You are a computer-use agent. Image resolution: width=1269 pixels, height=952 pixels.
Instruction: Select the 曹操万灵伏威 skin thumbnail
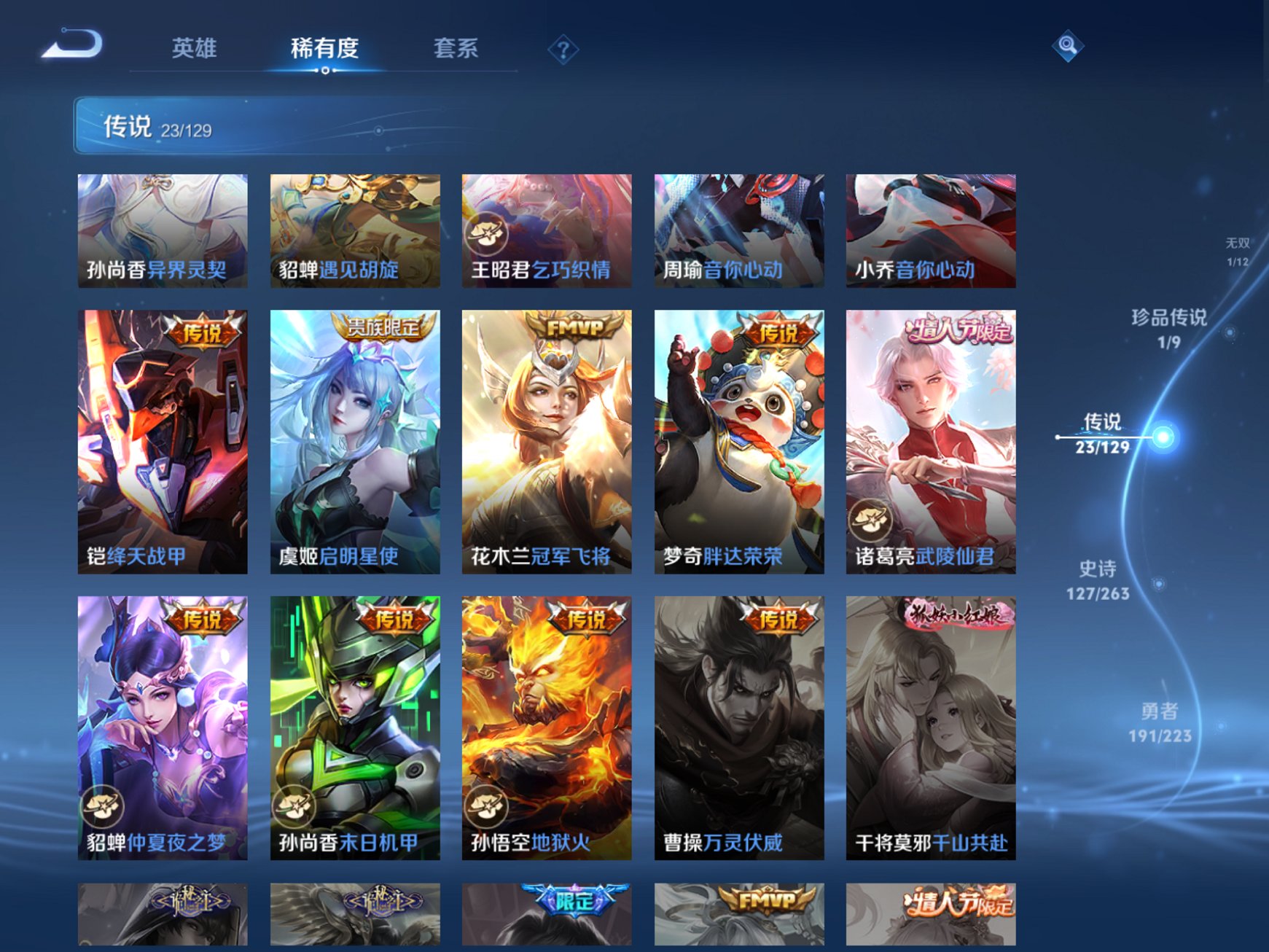coord(739,729)
